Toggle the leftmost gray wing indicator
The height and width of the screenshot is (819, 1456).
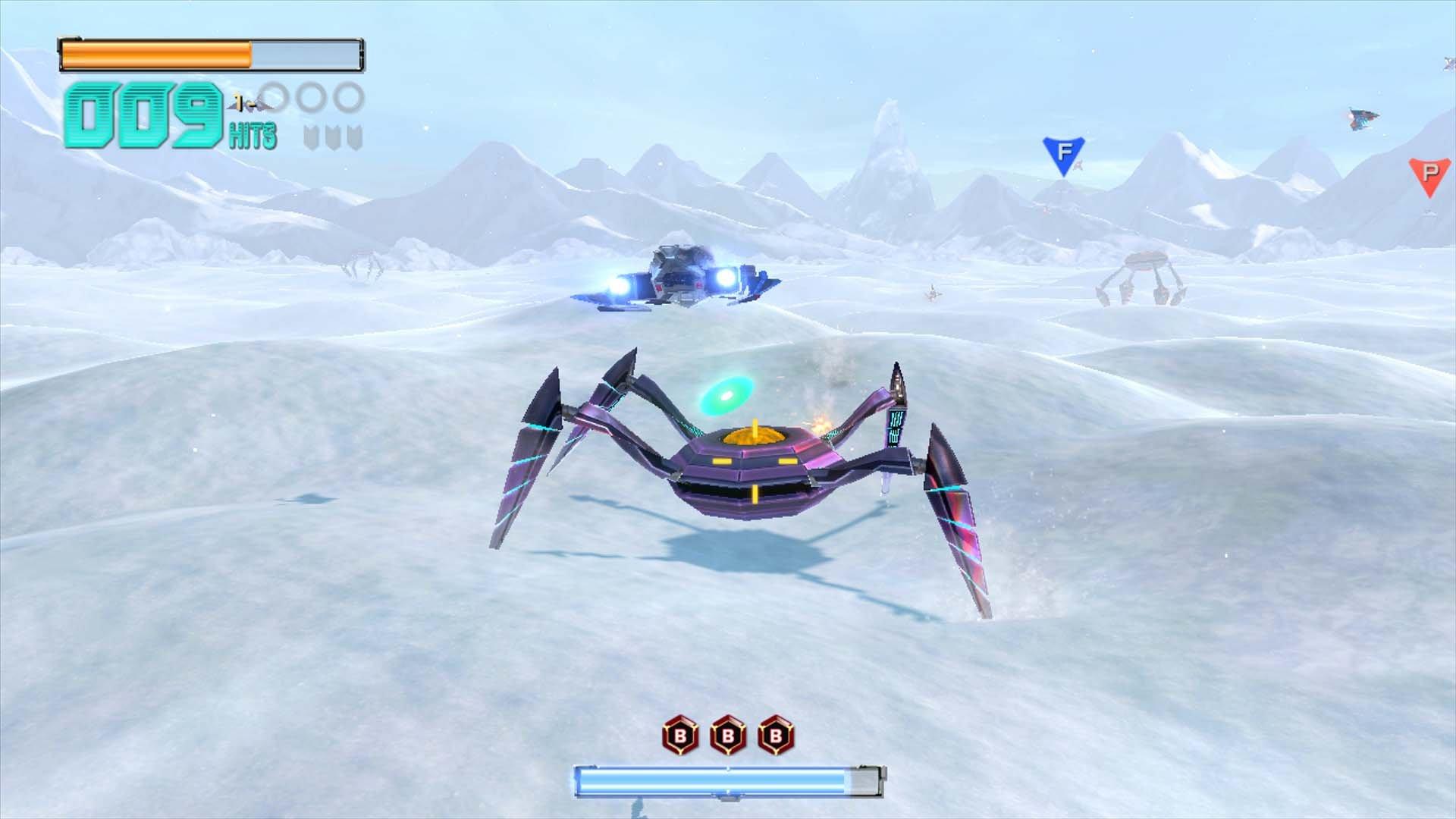[312, 136]
